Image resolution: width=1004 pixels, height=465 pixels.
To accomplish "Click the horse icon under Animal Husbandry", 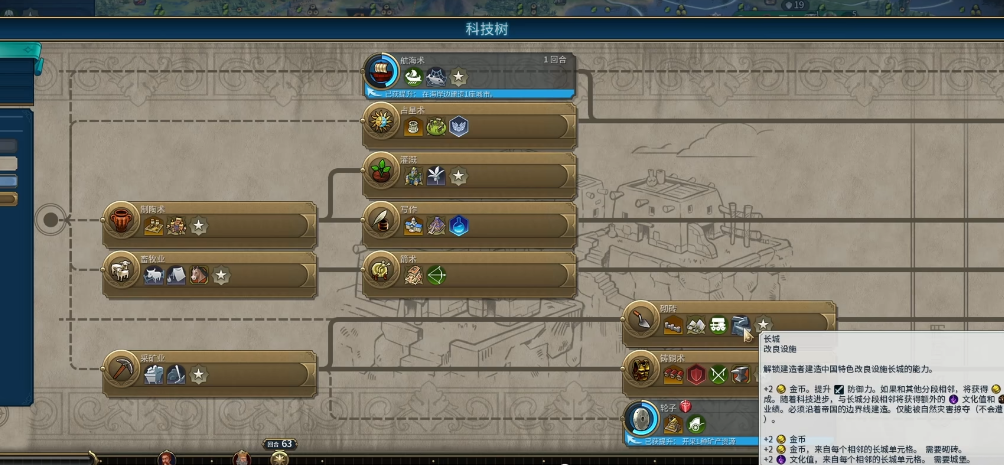I will tap(198, 275).
